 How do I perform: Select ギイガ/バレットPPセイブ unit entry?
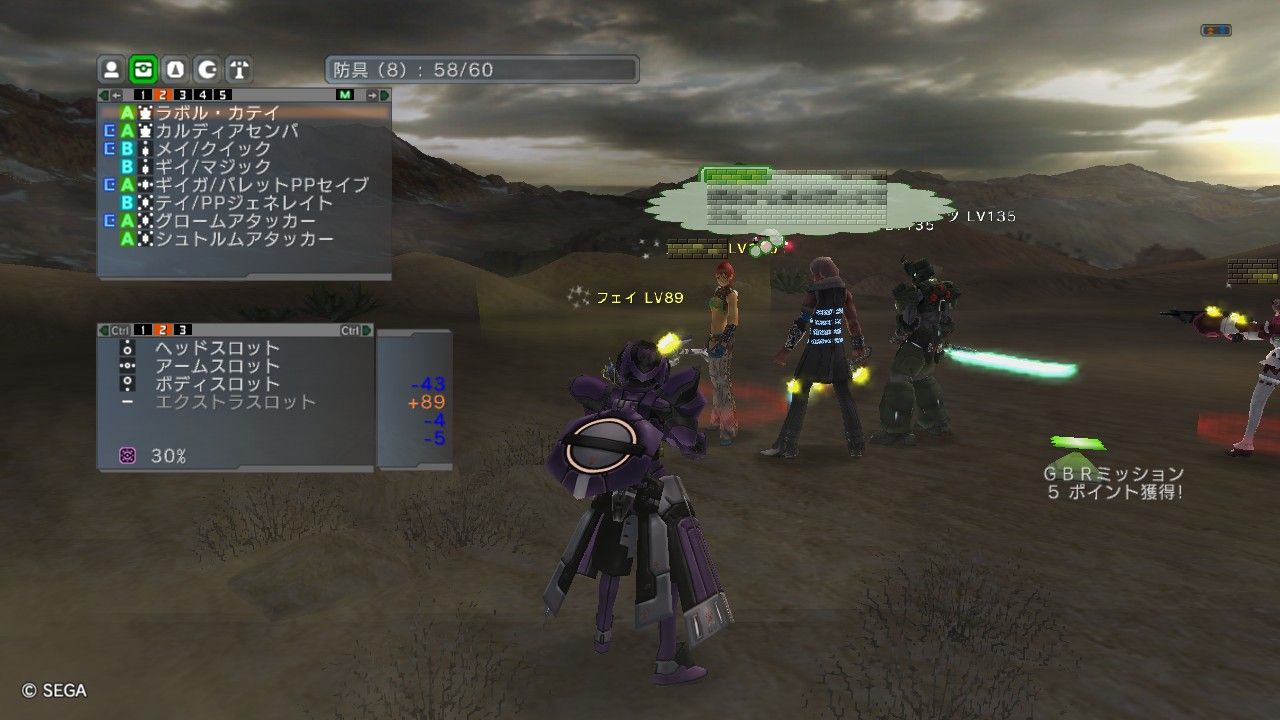click(x=261, y=185)
